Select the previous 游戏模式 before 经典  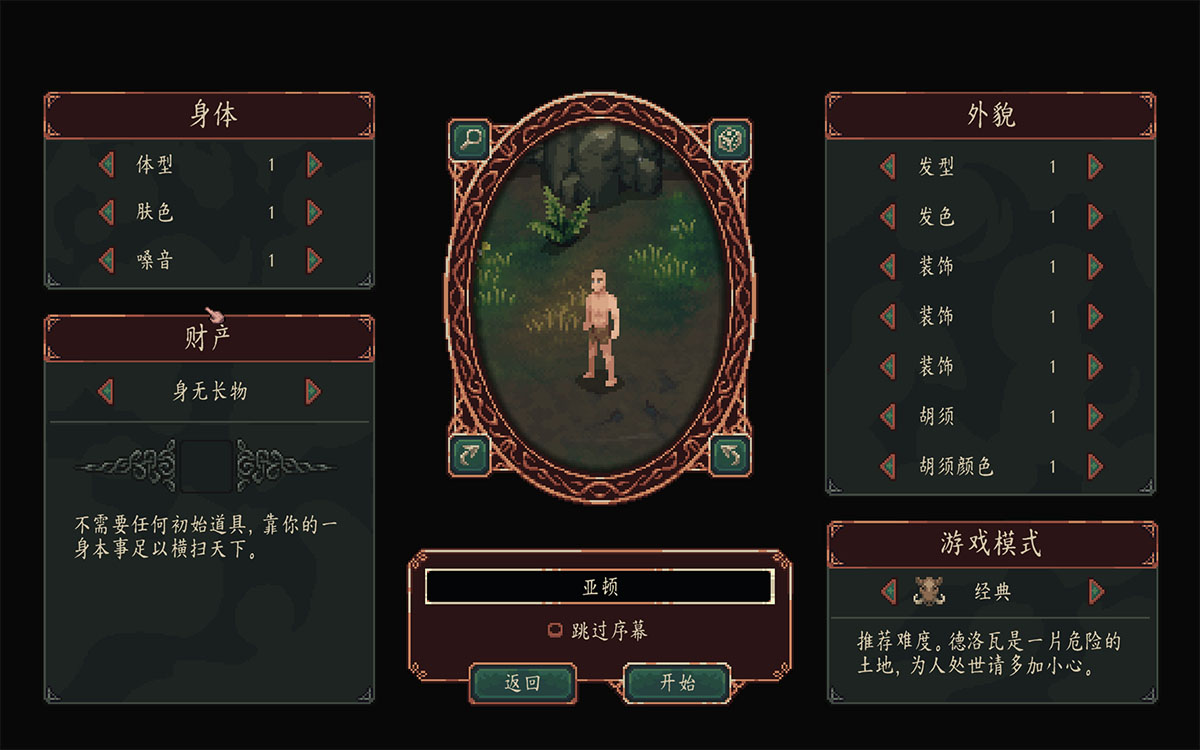pos(887,592)
